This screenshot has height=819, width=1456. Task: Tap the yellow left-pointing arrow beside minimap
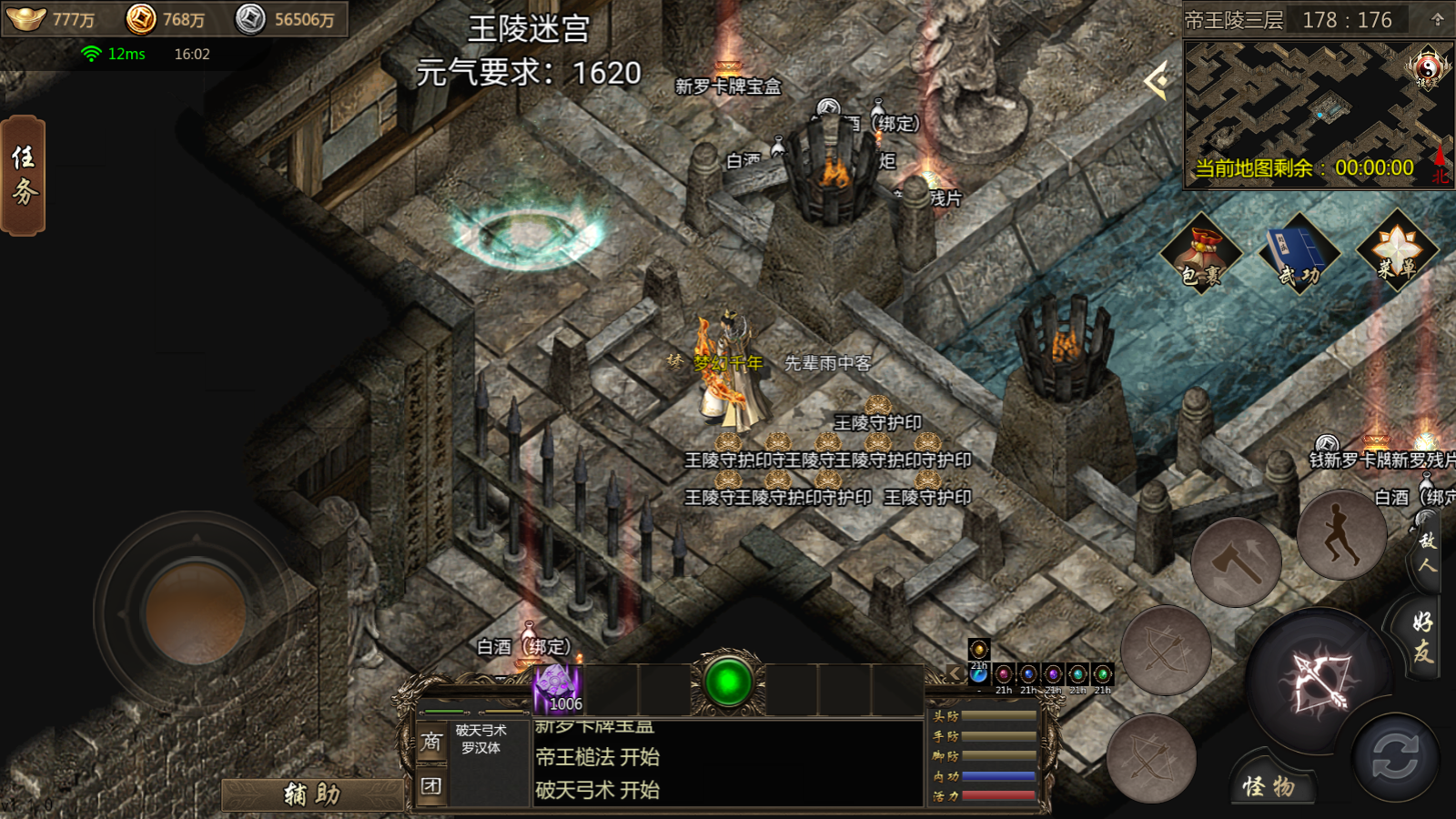1158,82
